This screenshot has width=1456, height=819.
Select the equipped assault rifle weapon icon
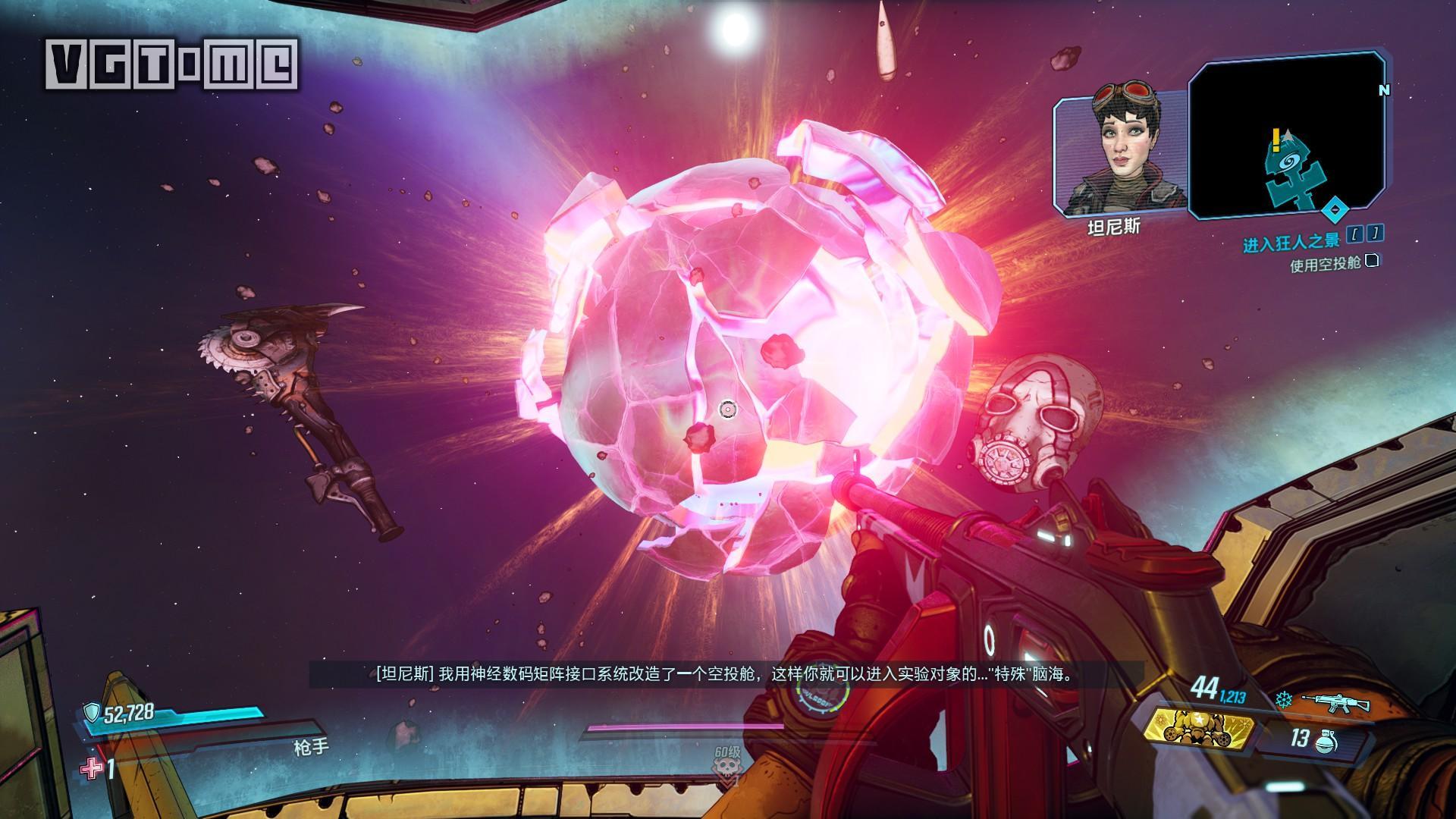pos(1336,703)
